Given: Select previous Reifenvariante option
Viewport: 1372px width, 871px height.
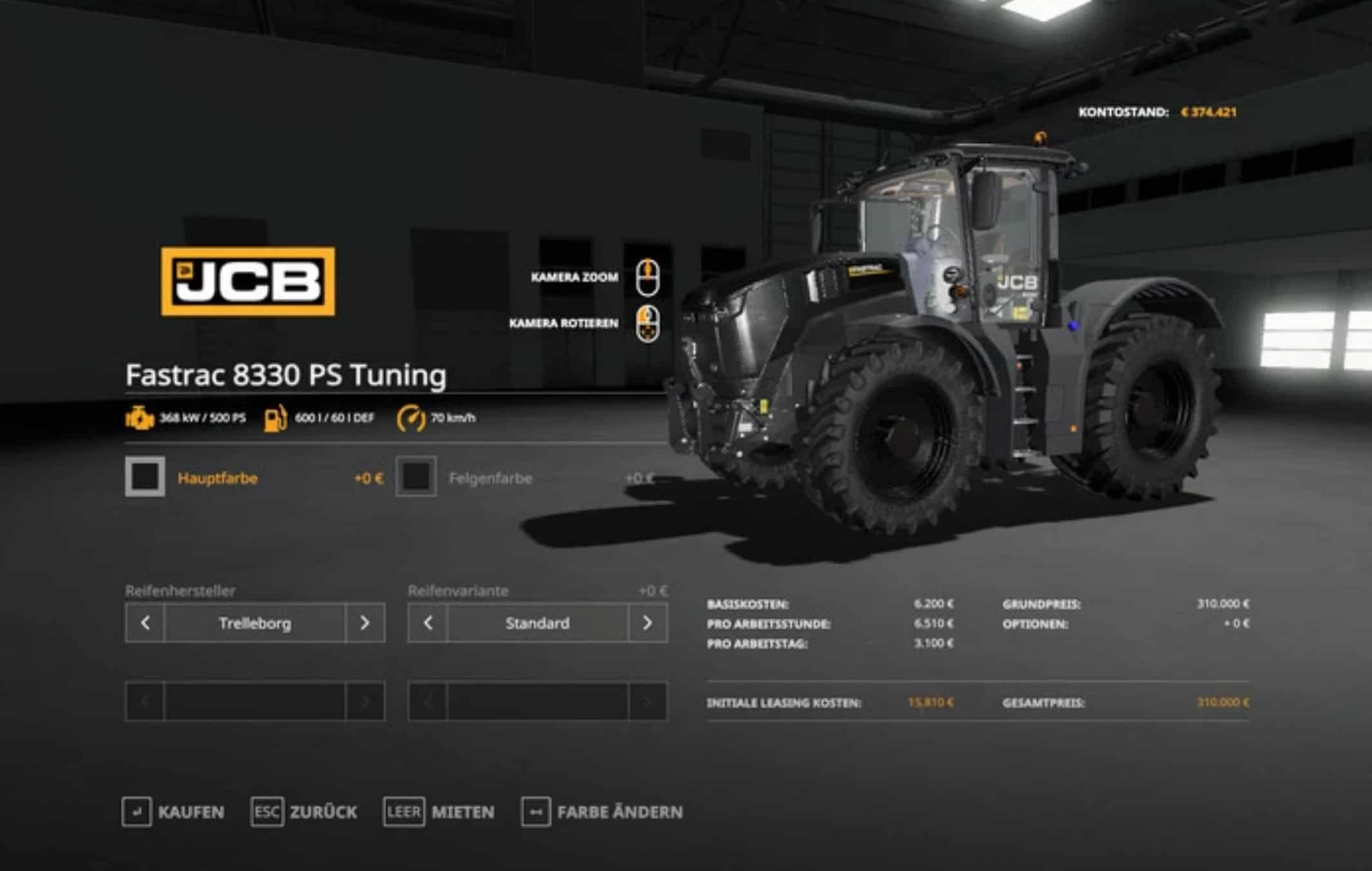Looking at the screenshot, I should point(428,623).
